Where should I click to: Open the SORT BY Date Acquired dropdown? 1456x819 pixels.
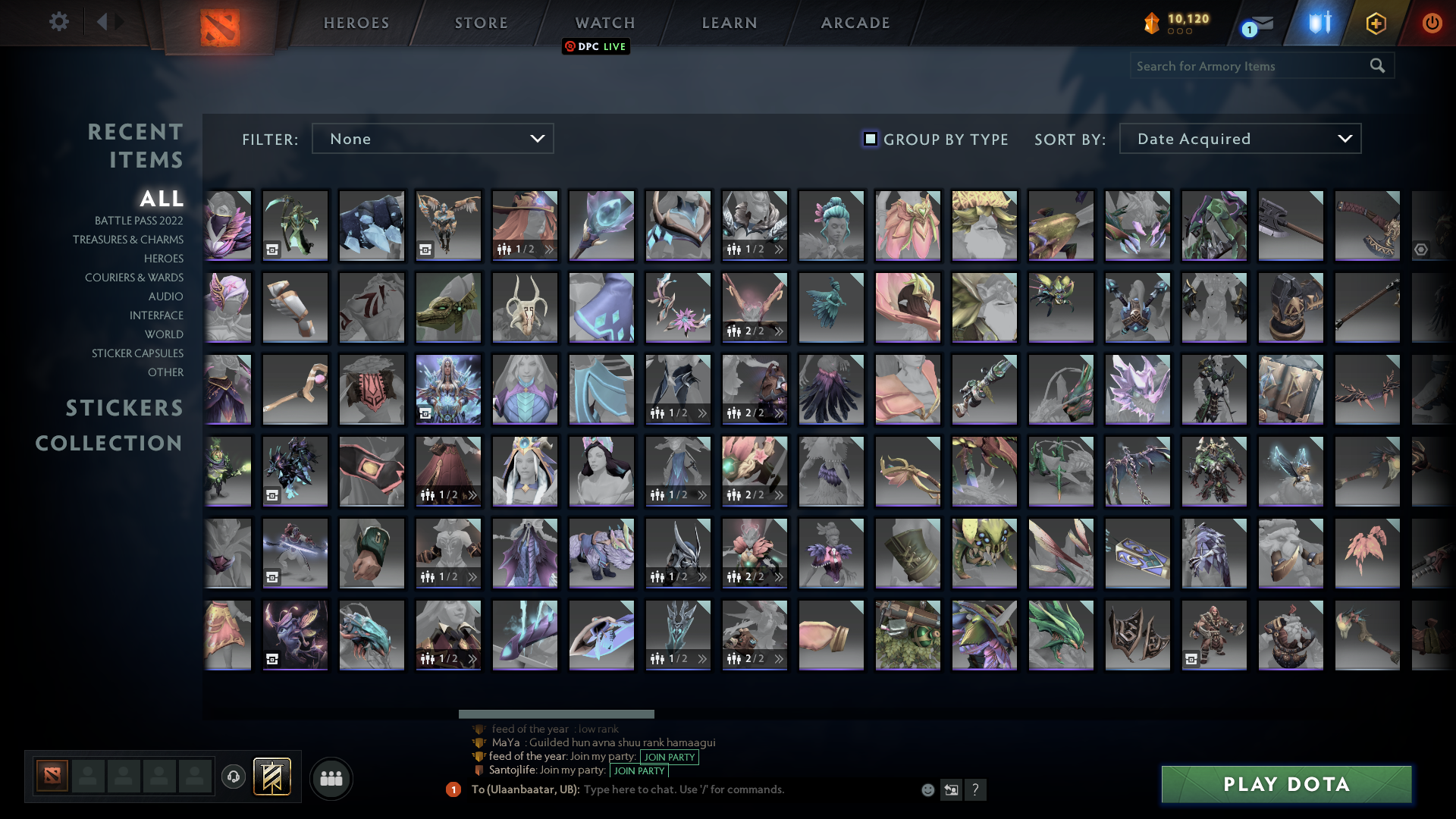pyautogui.click(x=1239, y=139)
